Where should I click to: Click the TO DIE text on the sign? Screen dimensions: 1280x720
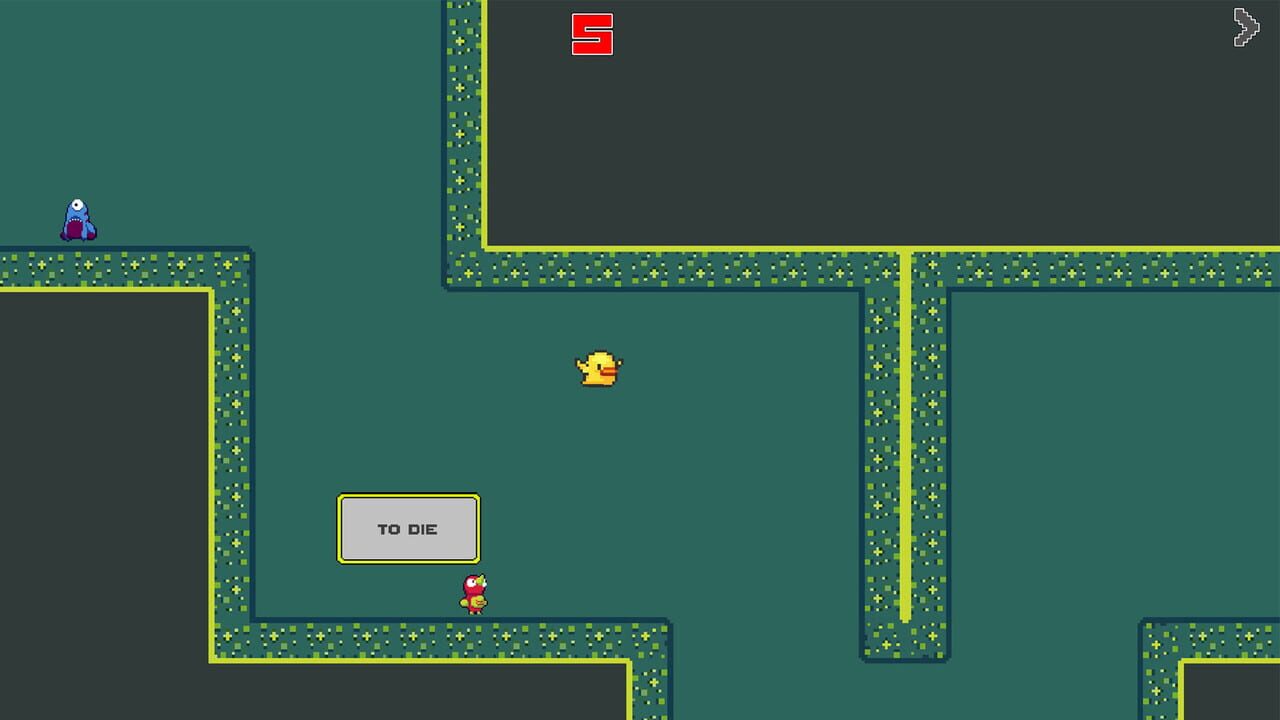coord(408,528)
